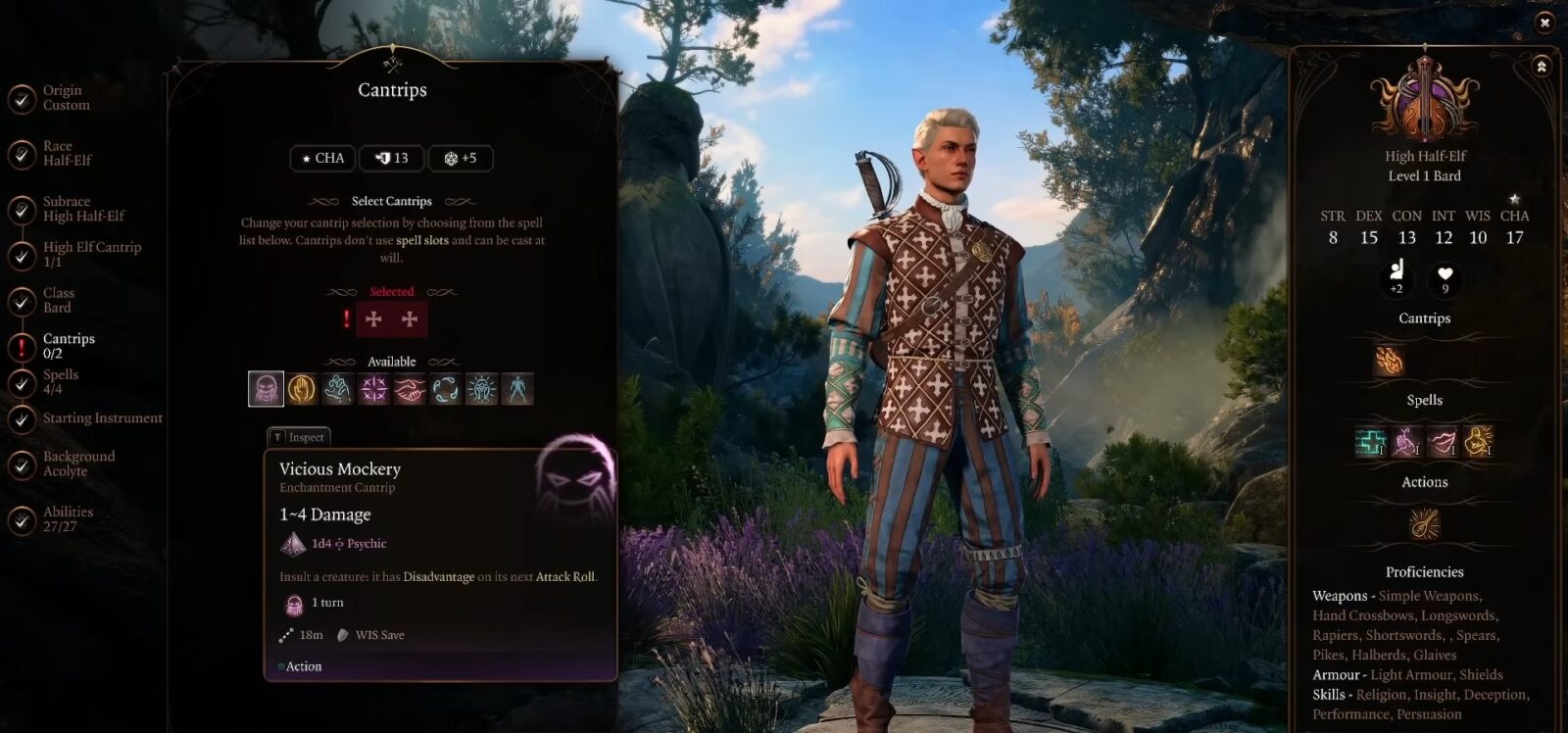Choose the Blade Ward cantrip
The height and width of the screenshot is (733, 1568).
click(x=302, y=389)
